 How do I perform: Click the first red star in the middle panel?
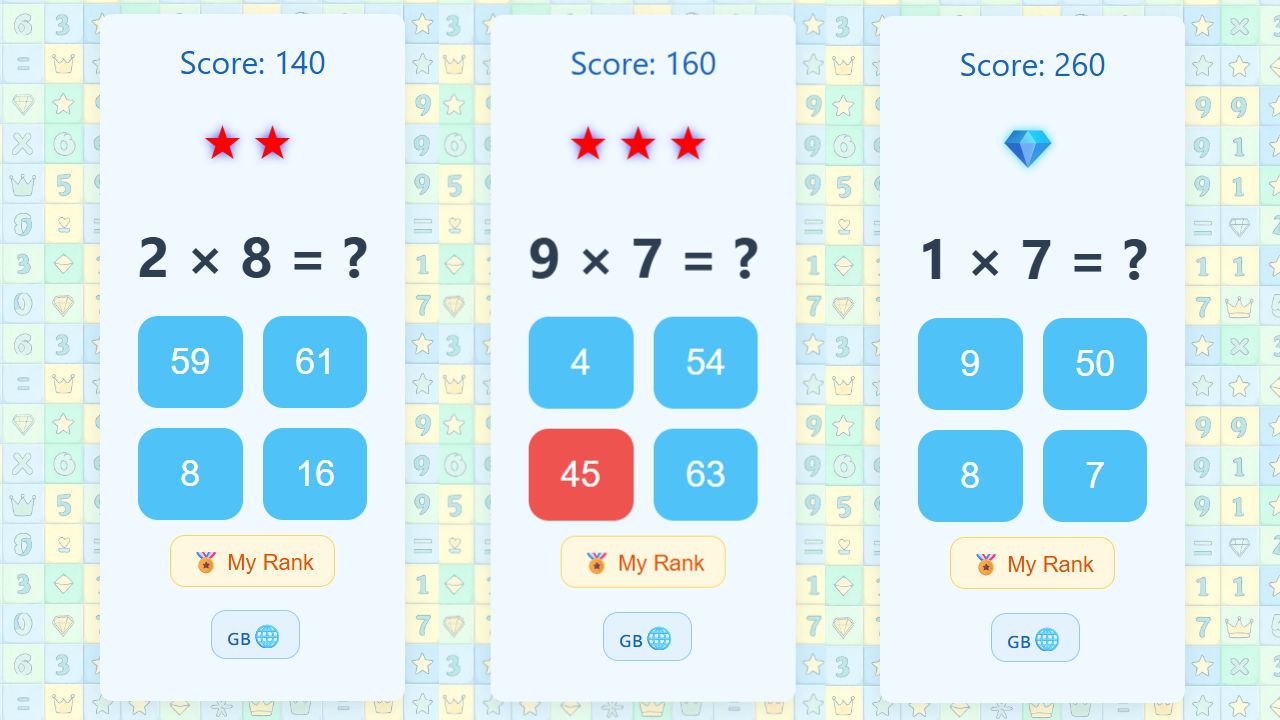[x=588, y=143]
